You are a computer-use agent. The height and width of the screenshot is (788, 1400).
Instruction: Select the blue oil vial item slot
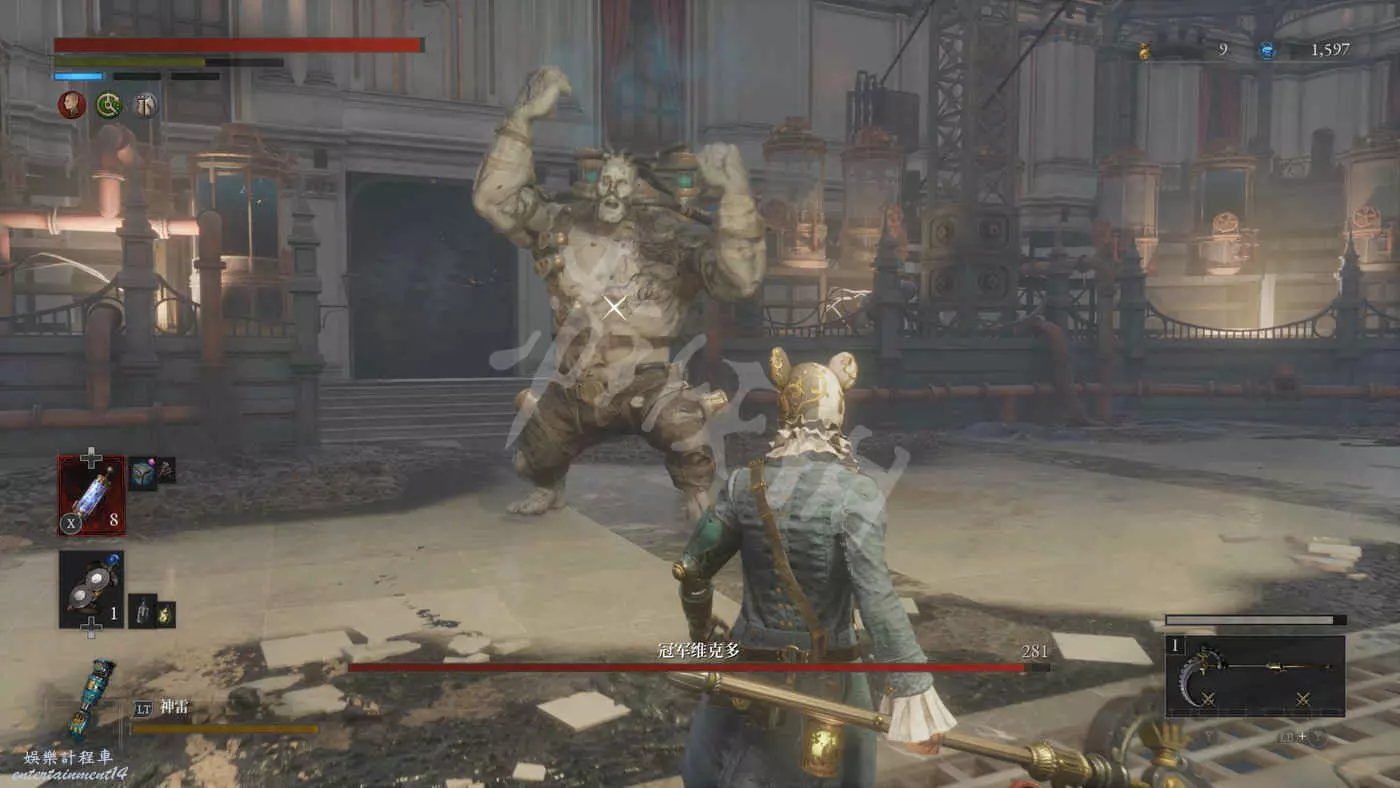[x=91, y=494]
